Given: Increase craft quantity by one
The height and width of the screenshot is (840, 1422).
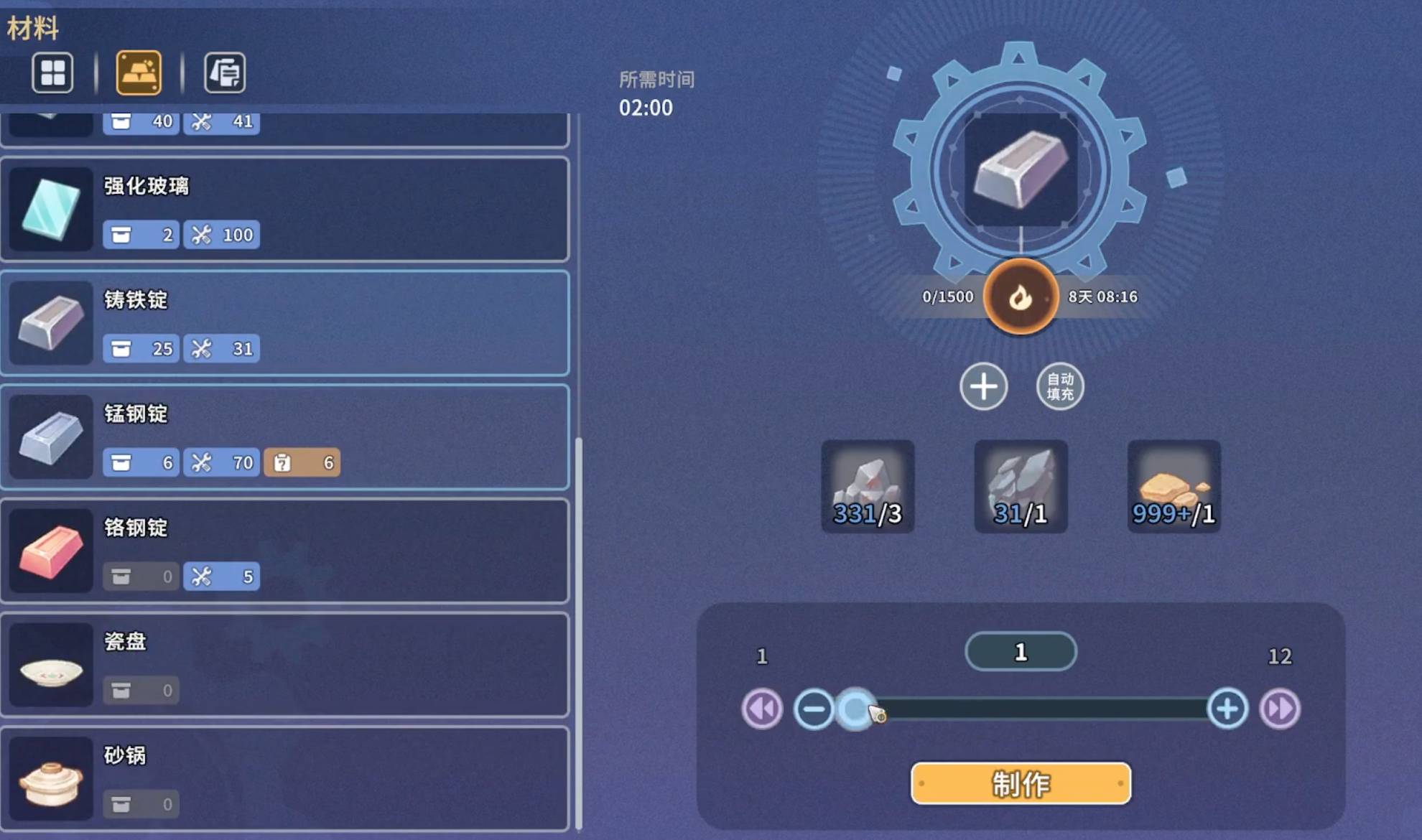Looking at the screenshot, I should pos(1227,709).
